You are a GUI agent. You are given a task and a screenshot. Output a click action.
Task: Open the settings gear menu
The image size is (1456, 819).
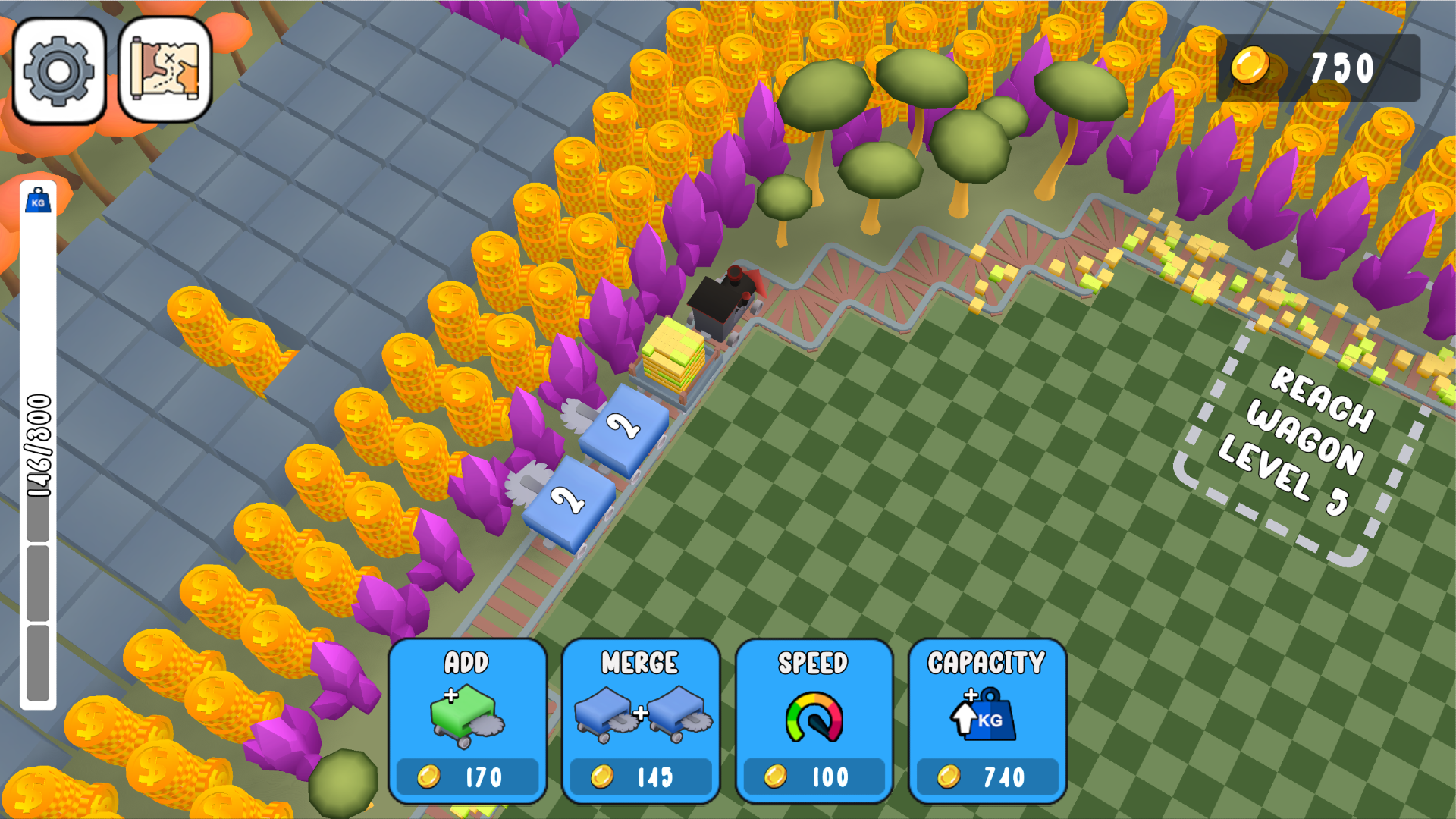[60, 70]
